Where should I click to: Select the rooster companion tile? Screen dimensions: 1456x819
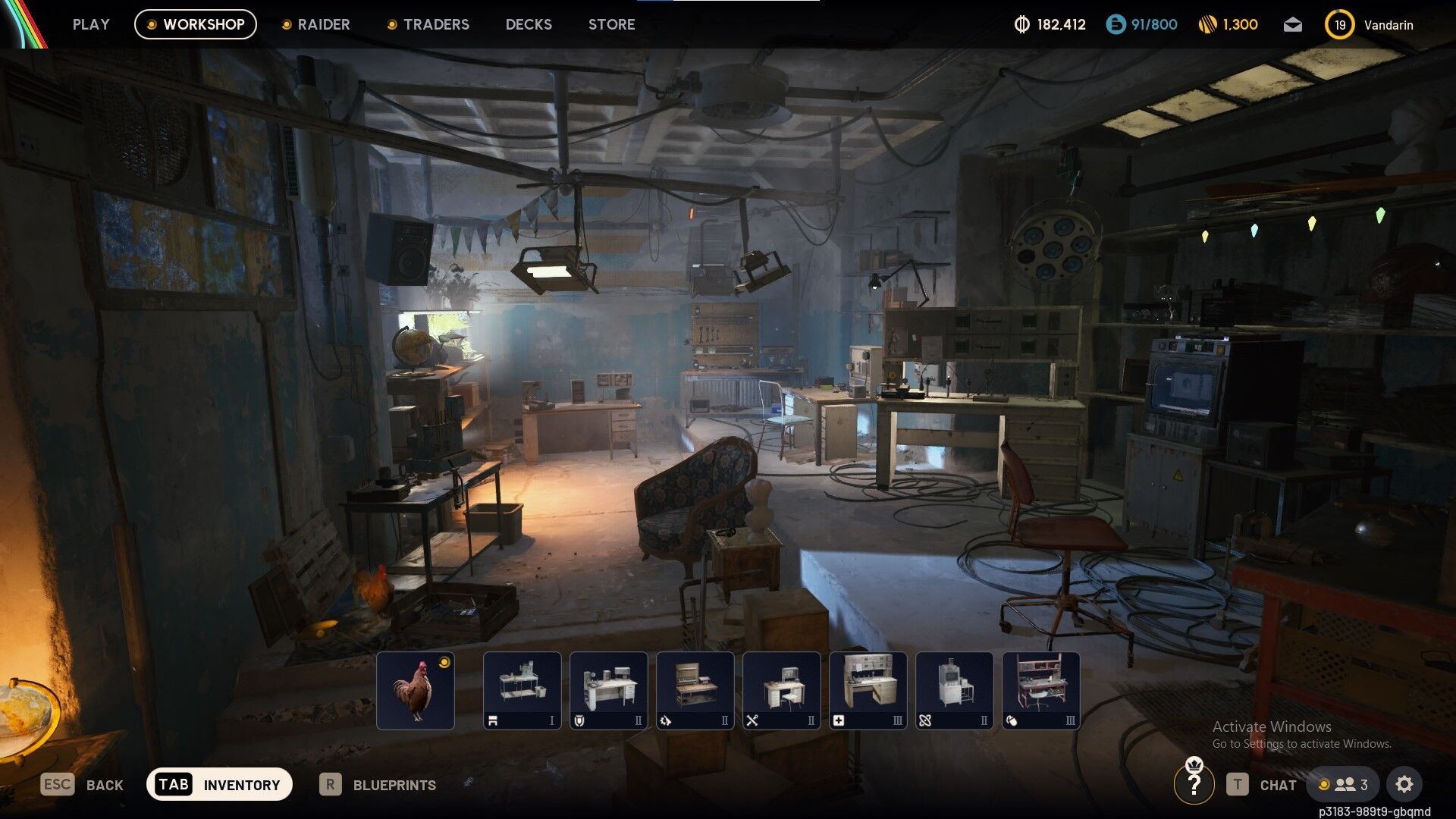pos(416,690)
